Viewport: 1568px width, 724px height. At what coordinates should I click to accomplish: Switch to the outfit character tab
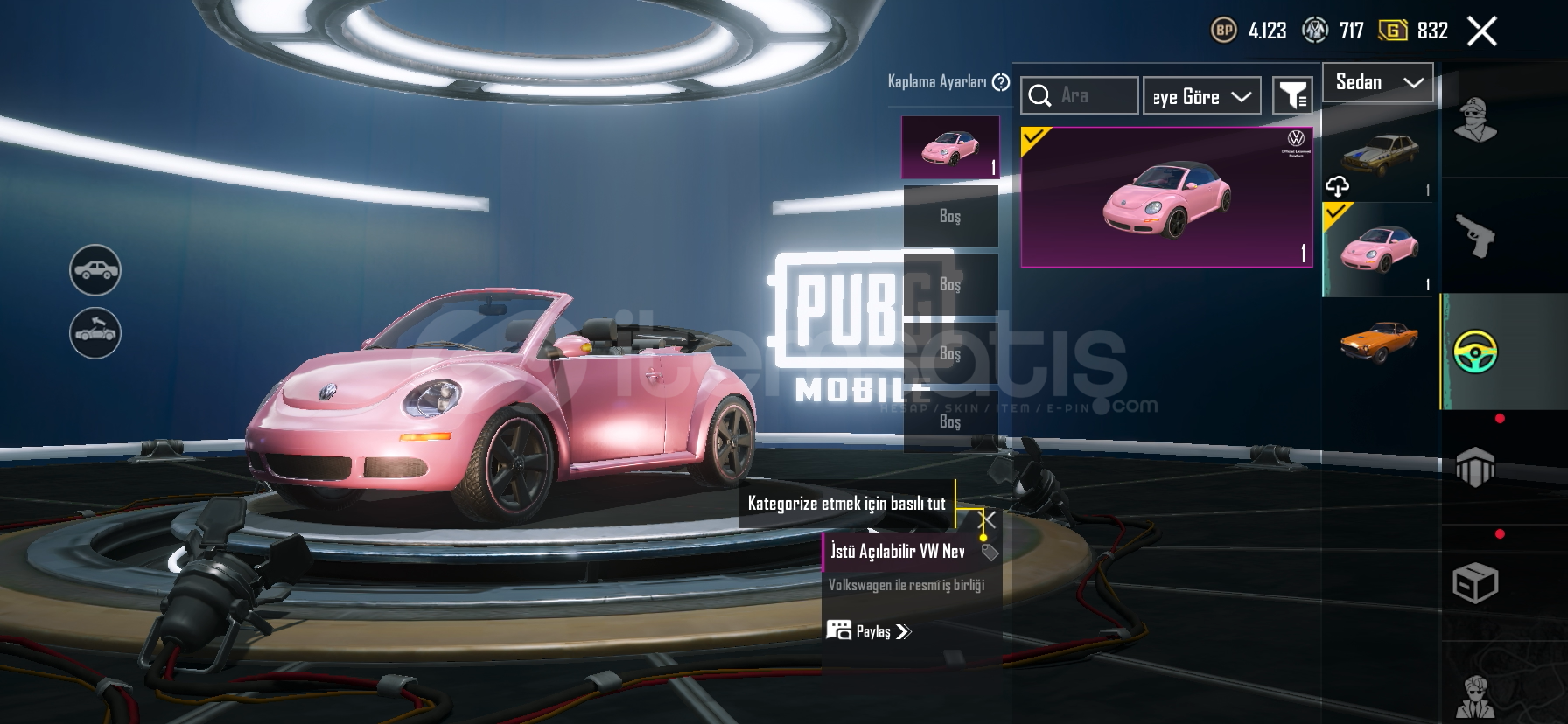[x=1475, y=120]
